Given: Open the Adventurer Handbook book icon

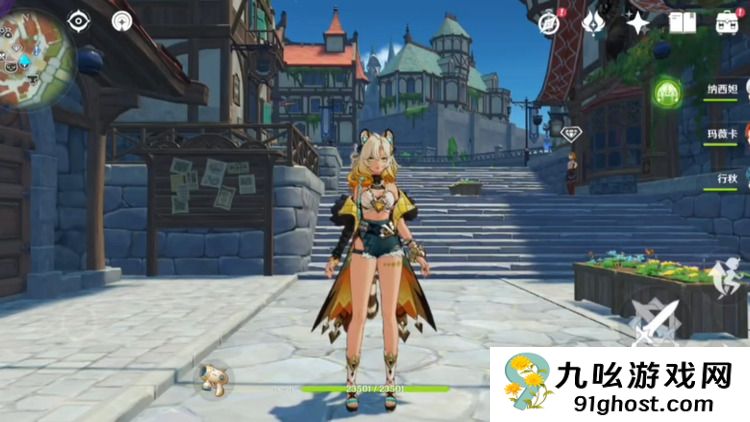Looking at the screenshot, I should (682, 22).
